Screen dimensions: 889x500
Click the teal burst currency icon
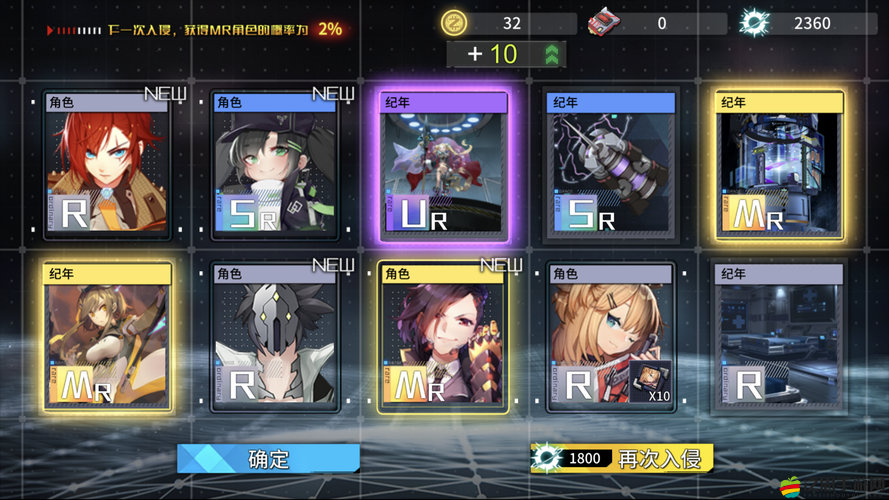coord(754,22)
